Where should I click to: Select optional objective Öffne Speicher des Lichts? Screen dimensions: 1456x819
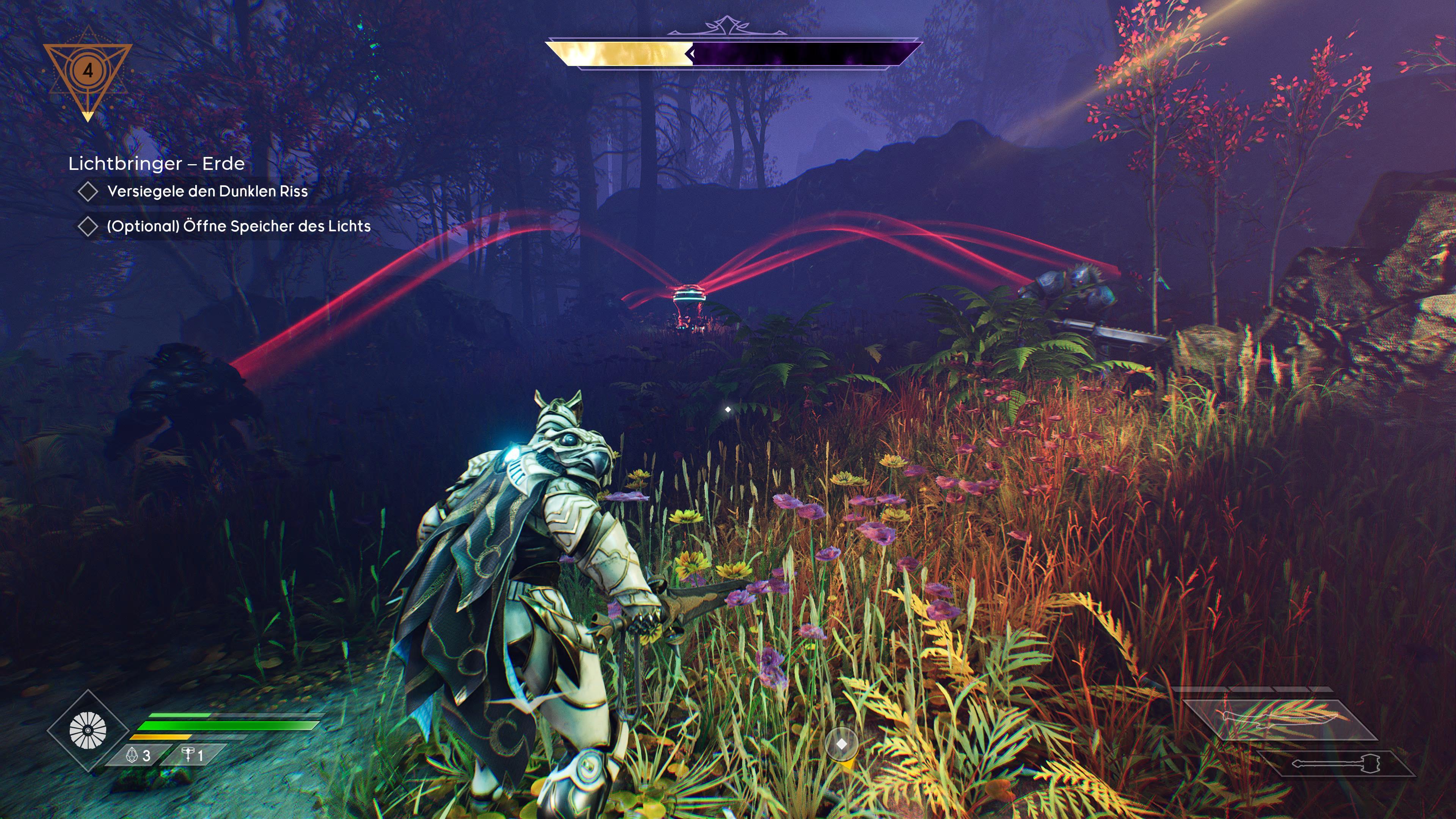coord(238,227)
